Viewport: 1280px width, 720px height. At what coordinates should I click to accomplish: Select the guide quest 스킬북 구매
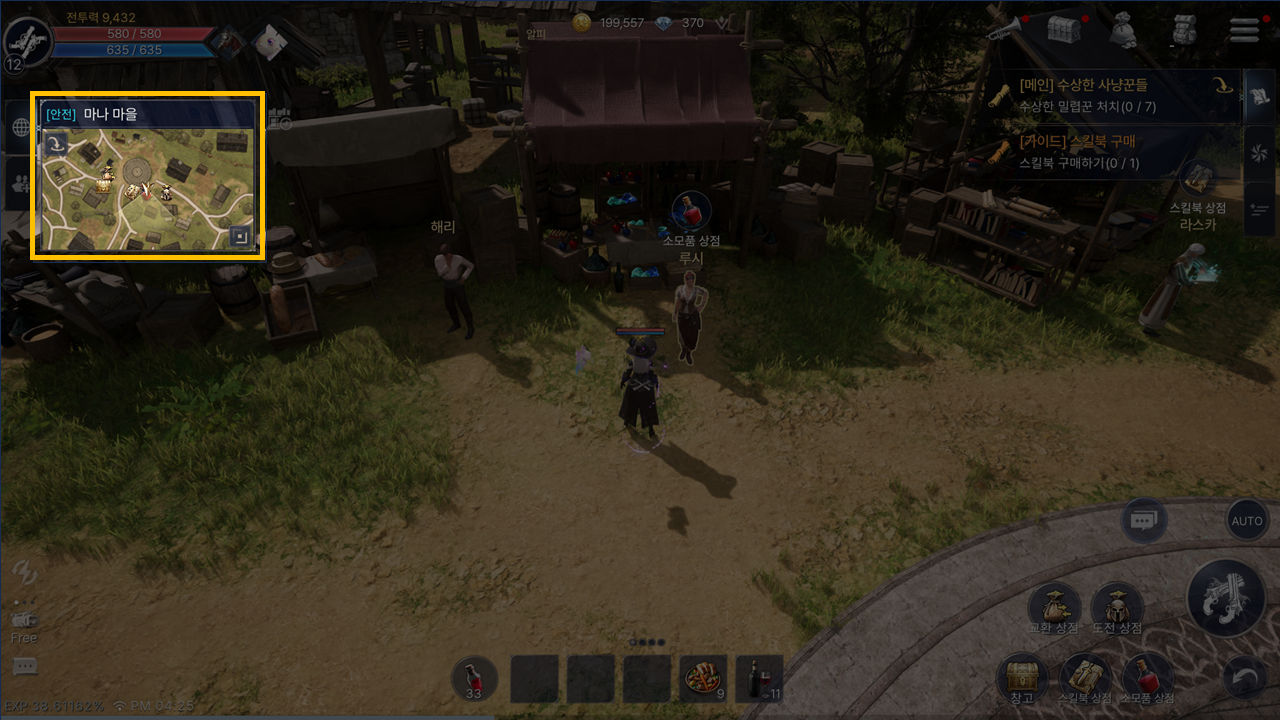pos(1100,152)
